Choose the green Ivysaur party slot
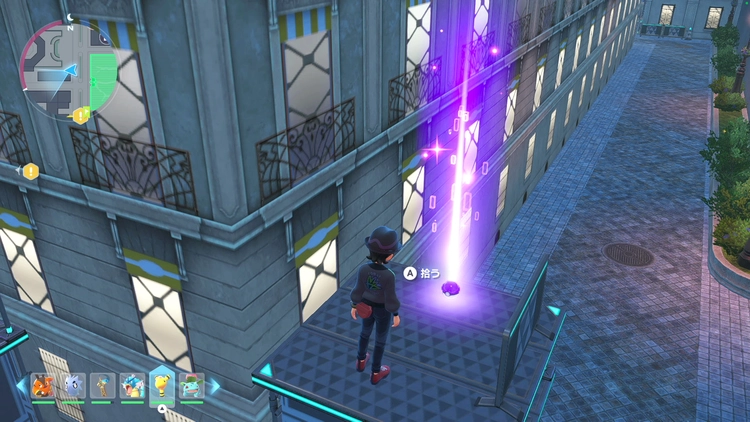 tap(192, 386)
